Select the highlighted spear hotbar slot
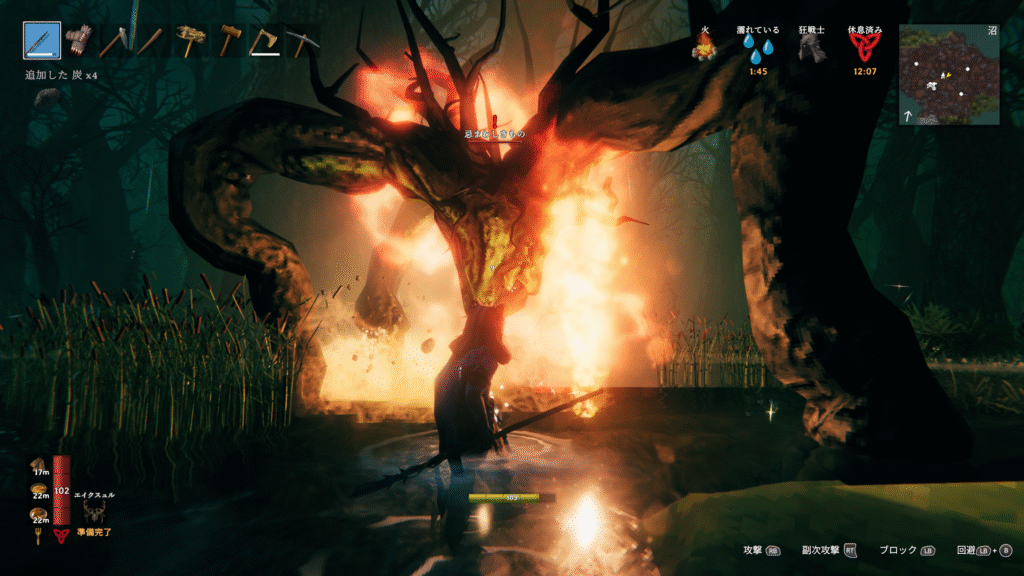 [41, 41]
